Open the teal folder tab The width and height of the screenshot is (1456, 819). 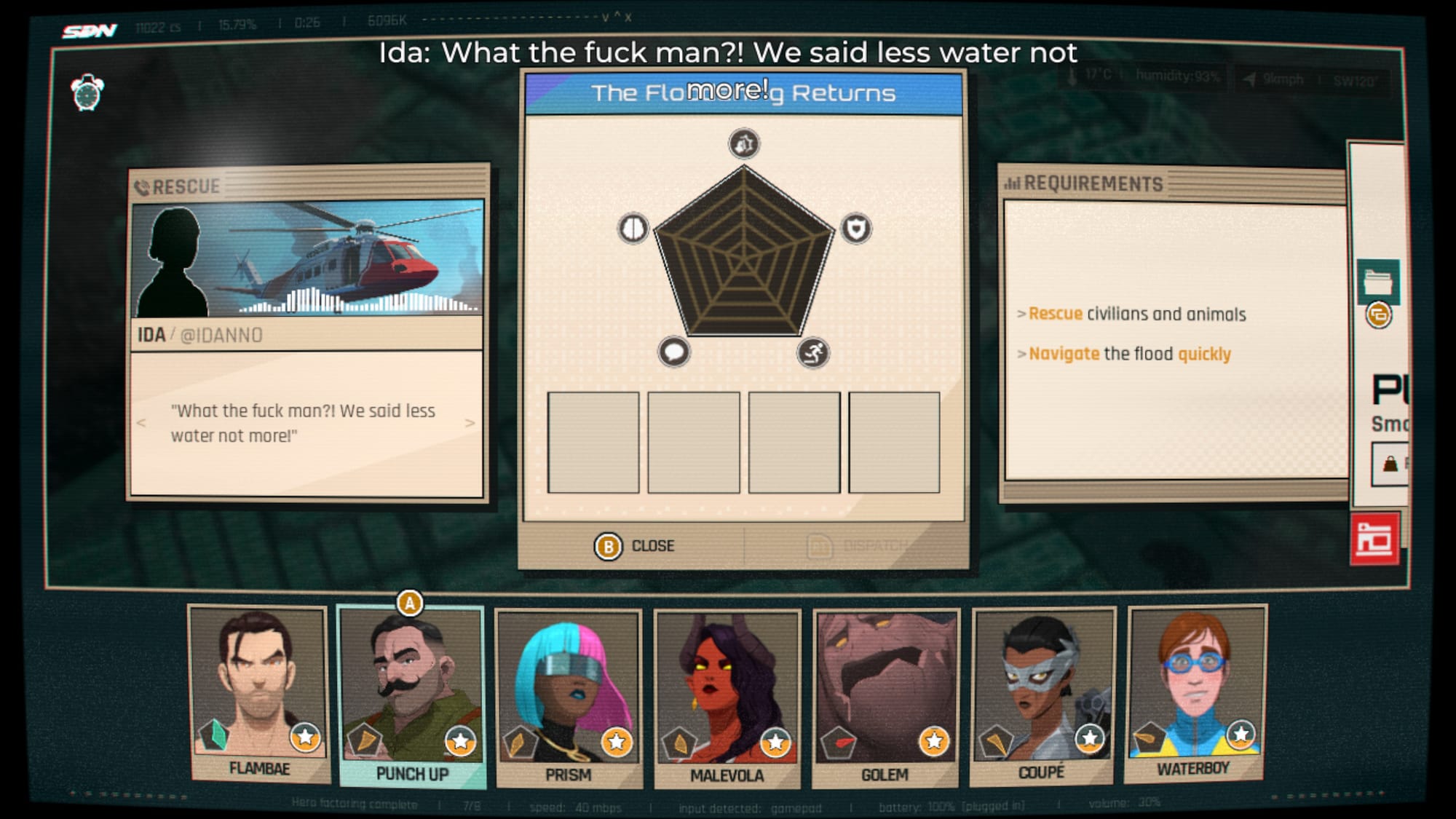tap(1377, 281)
